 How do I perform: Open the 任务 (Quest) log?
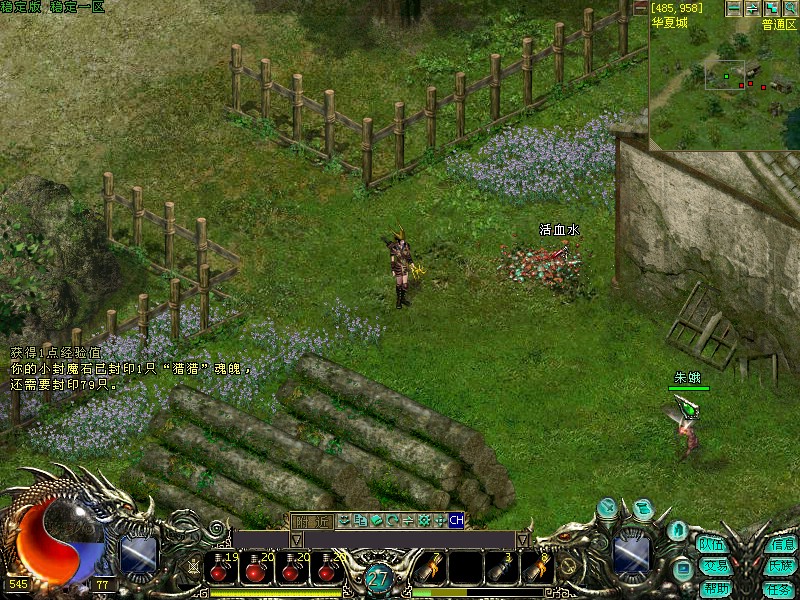pyautogui.click(x=781, y=588)
